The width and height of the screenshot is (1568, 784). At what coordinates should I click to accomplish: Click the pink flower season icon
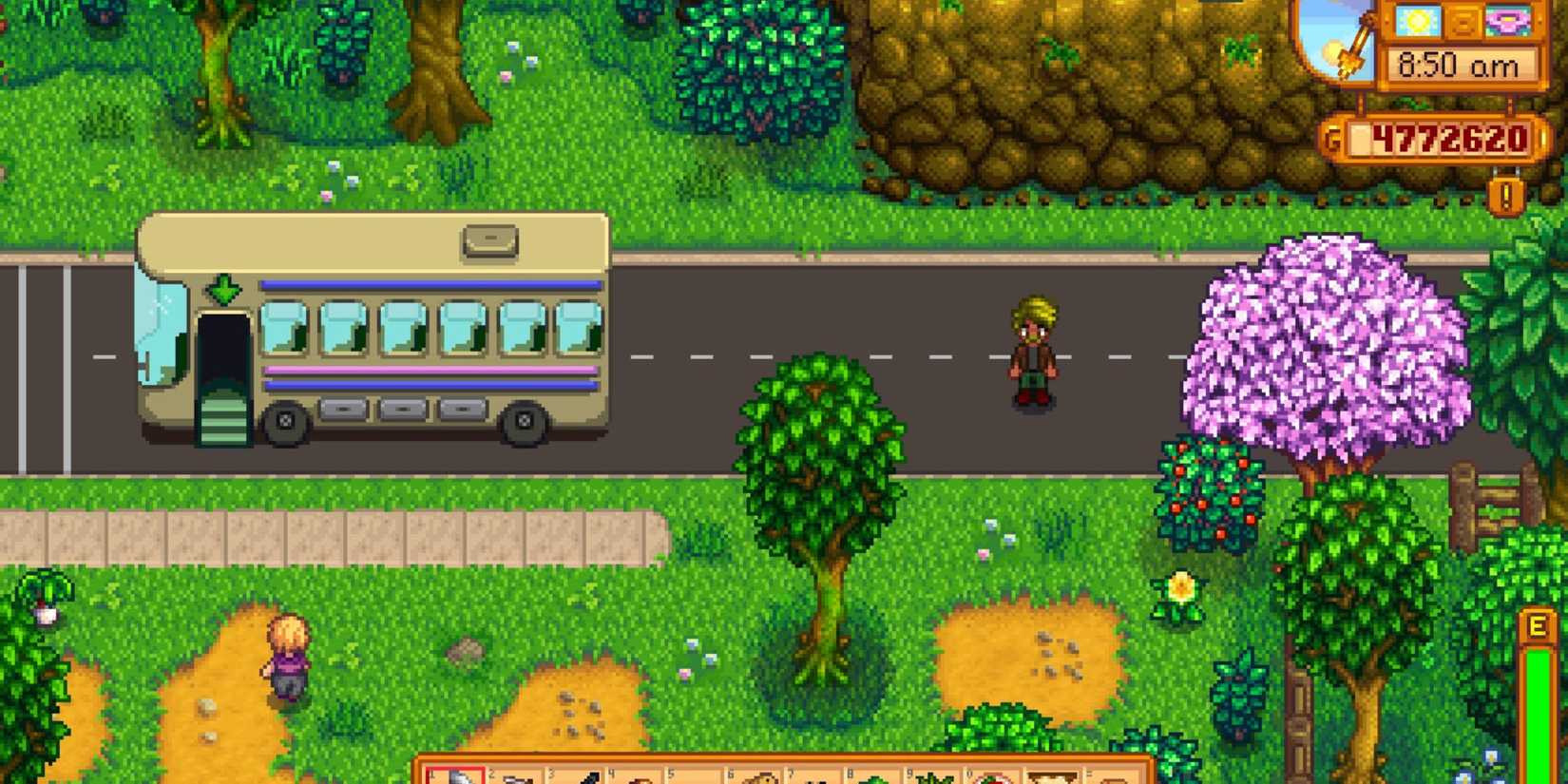click(1507, 22)
